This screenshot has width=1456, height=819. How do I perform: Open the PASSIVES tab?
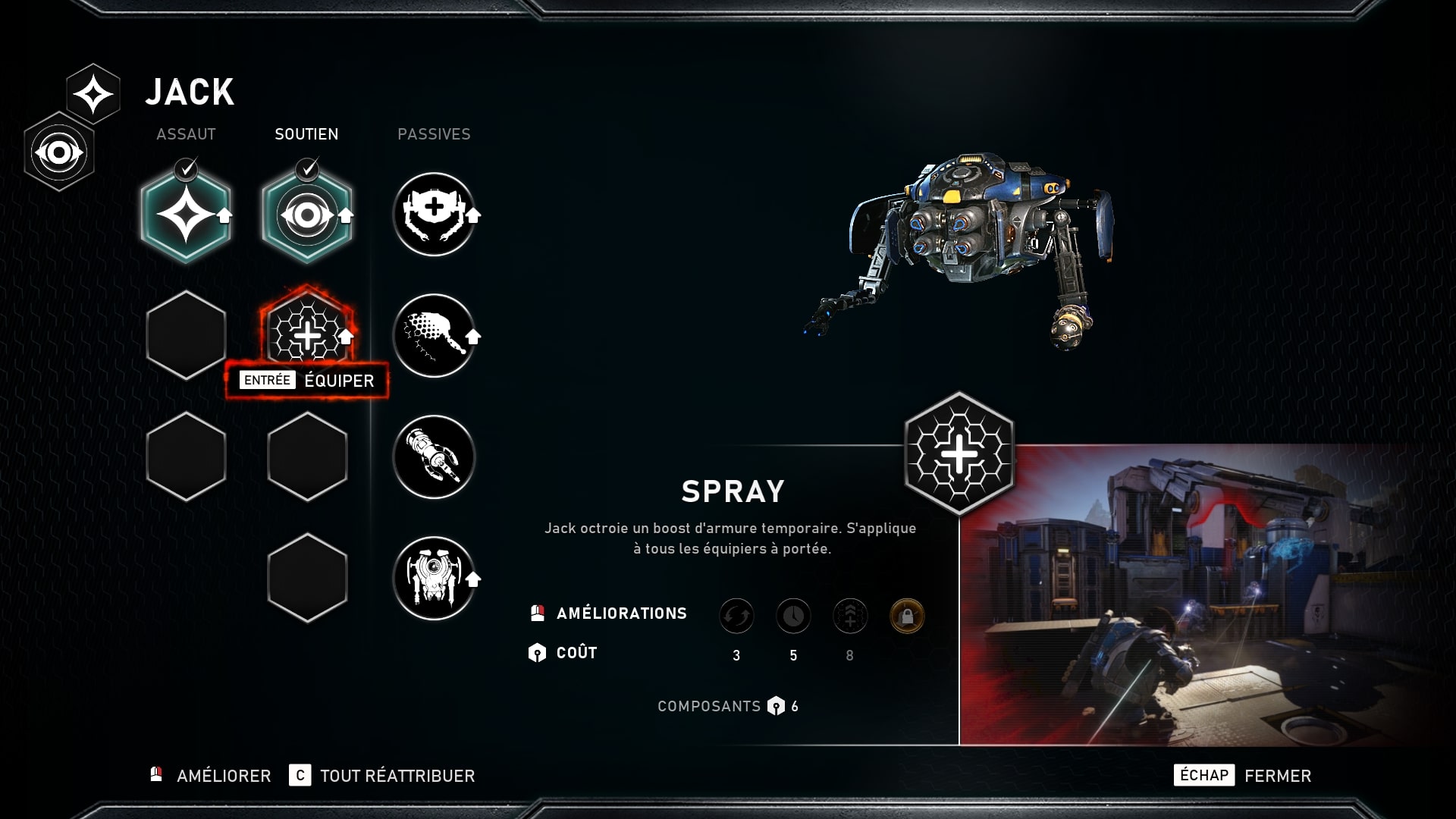[x=435, y=134]
